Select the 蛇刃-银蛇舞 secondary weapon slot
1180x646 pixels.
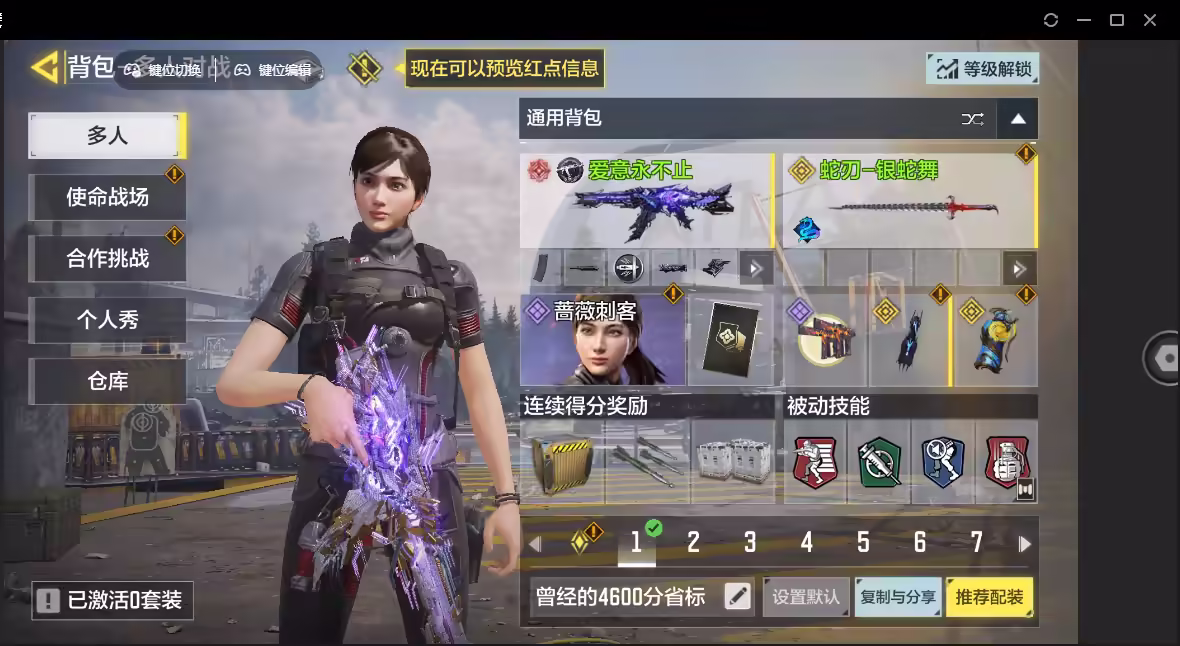(x=907, y=200)
